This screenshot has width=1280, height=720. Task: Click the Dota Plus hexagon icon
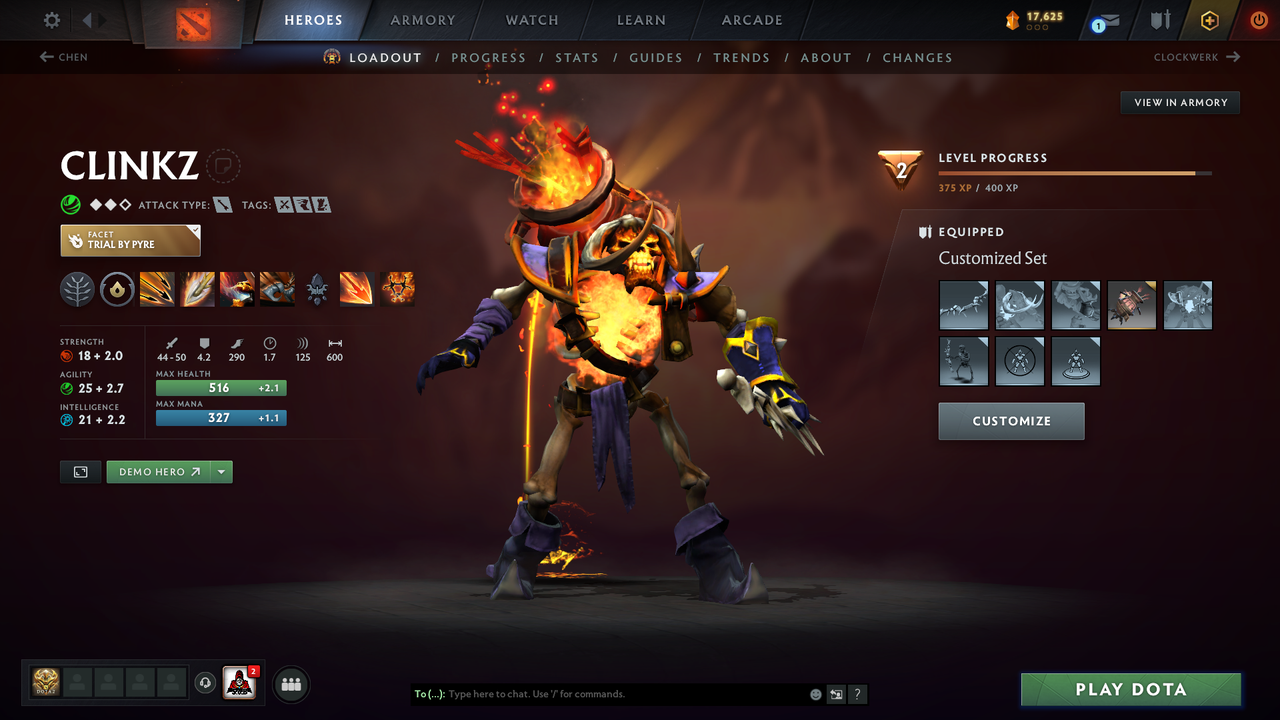pyautogui.click(x=1210, y=19)
